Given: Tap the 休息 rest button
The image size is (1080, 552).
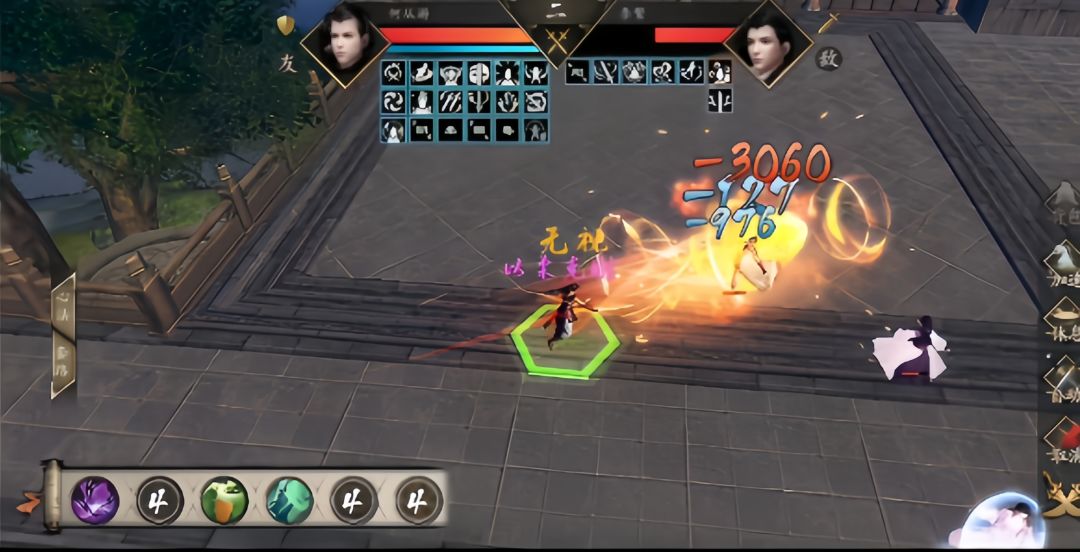Looking at the screenshot, I should click(1062, 322).
